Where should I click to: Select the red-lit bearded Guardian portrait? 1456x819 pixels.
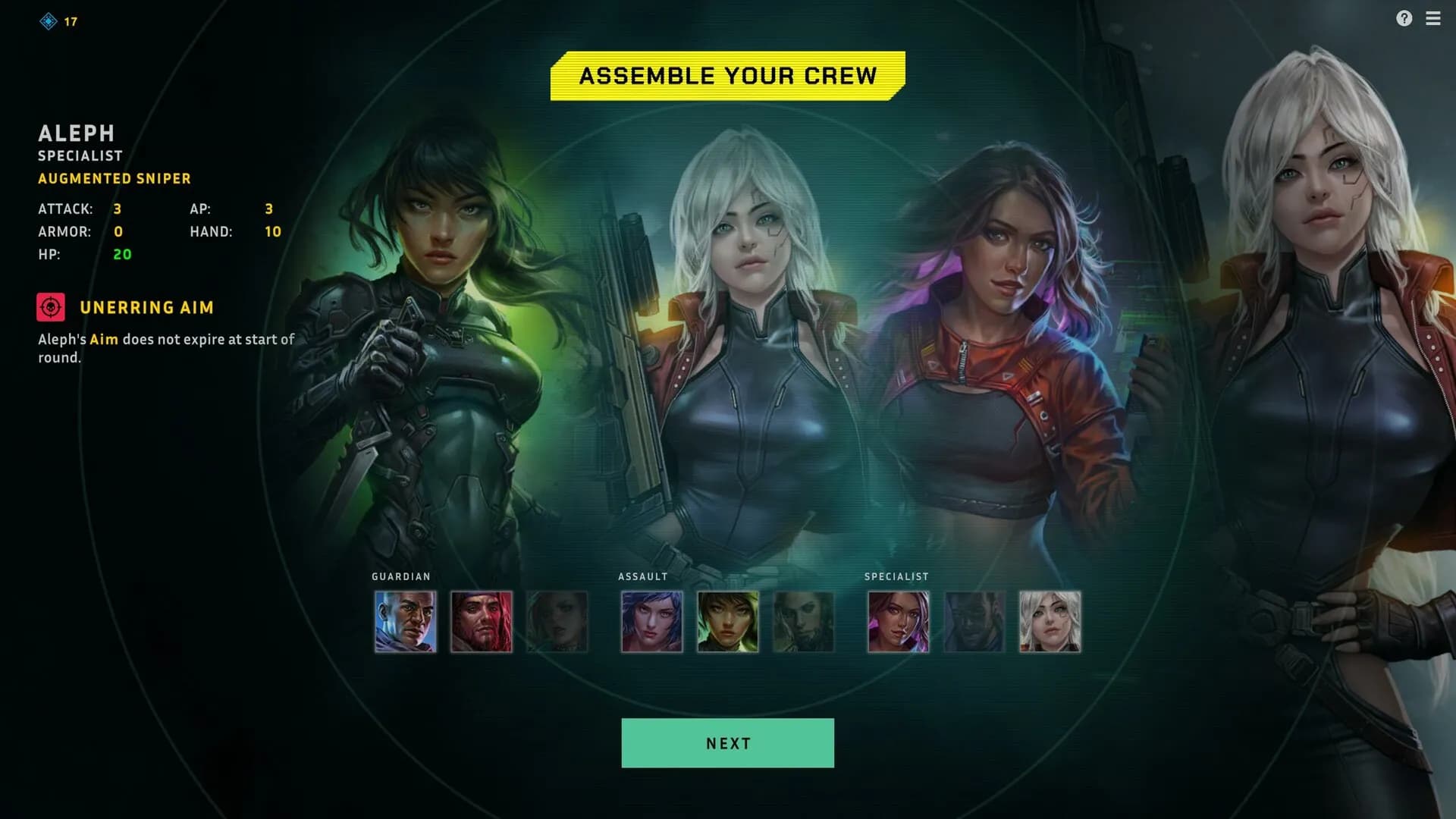coord(481,621)
